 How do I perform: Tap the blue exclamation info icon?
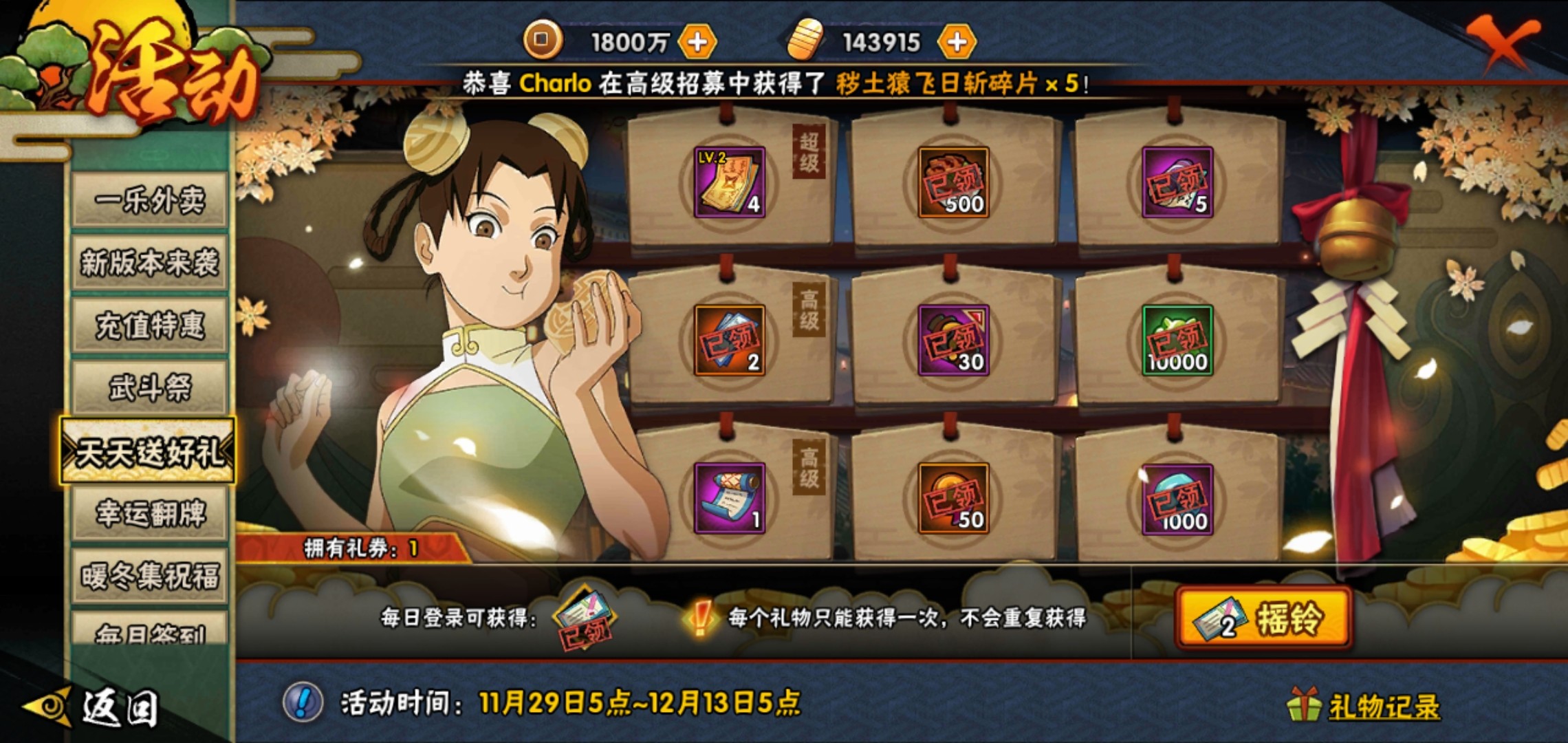303,703
